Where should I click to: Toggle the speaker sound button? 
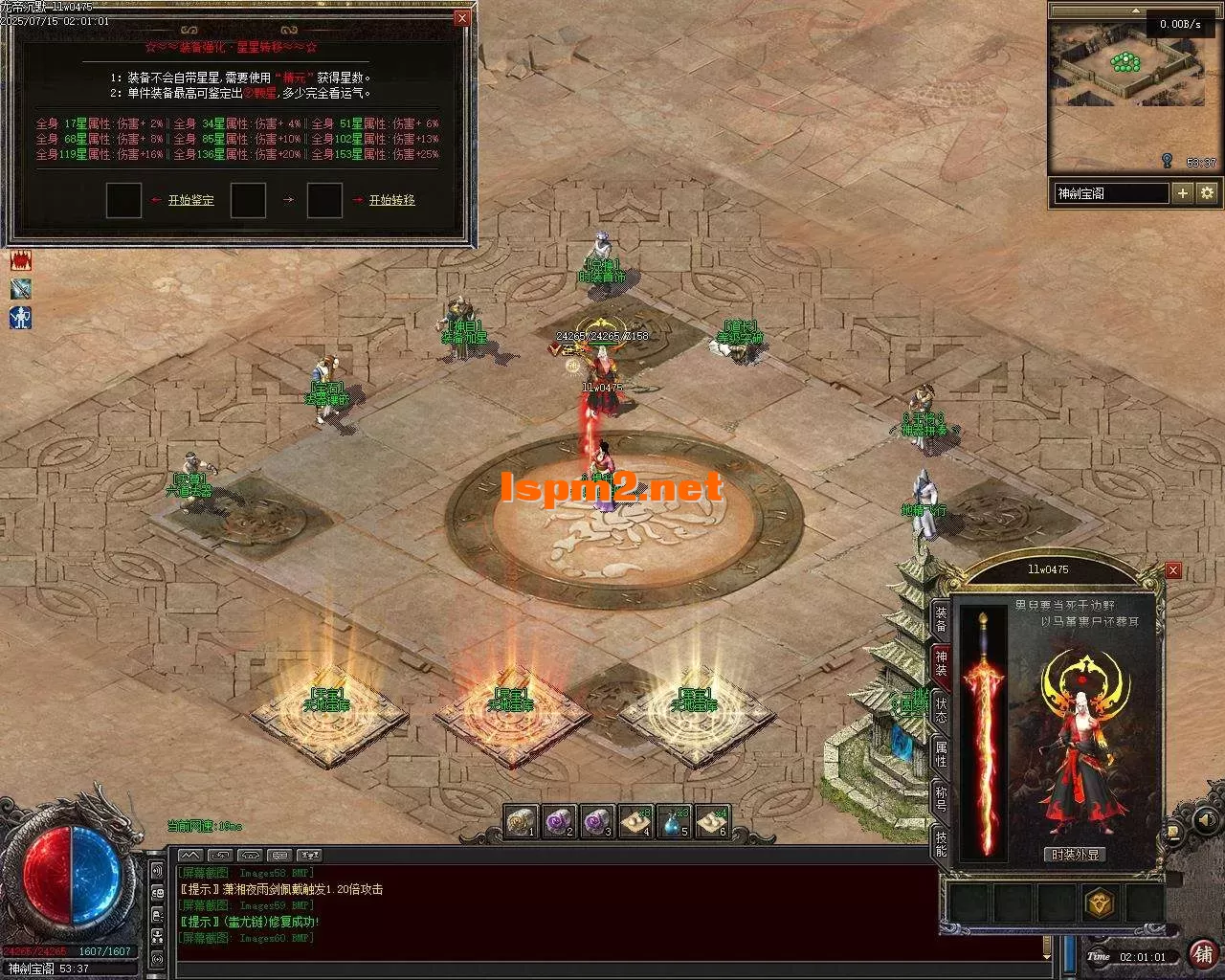tap(1205, 820)
